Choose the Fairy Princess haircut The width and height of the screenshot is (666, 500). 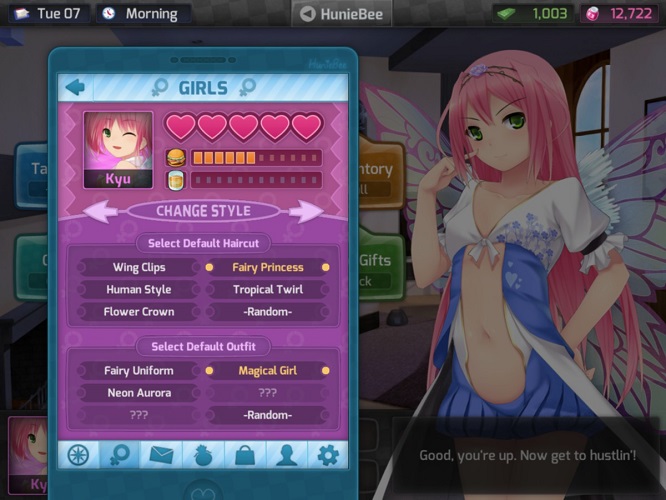point(267,268)
